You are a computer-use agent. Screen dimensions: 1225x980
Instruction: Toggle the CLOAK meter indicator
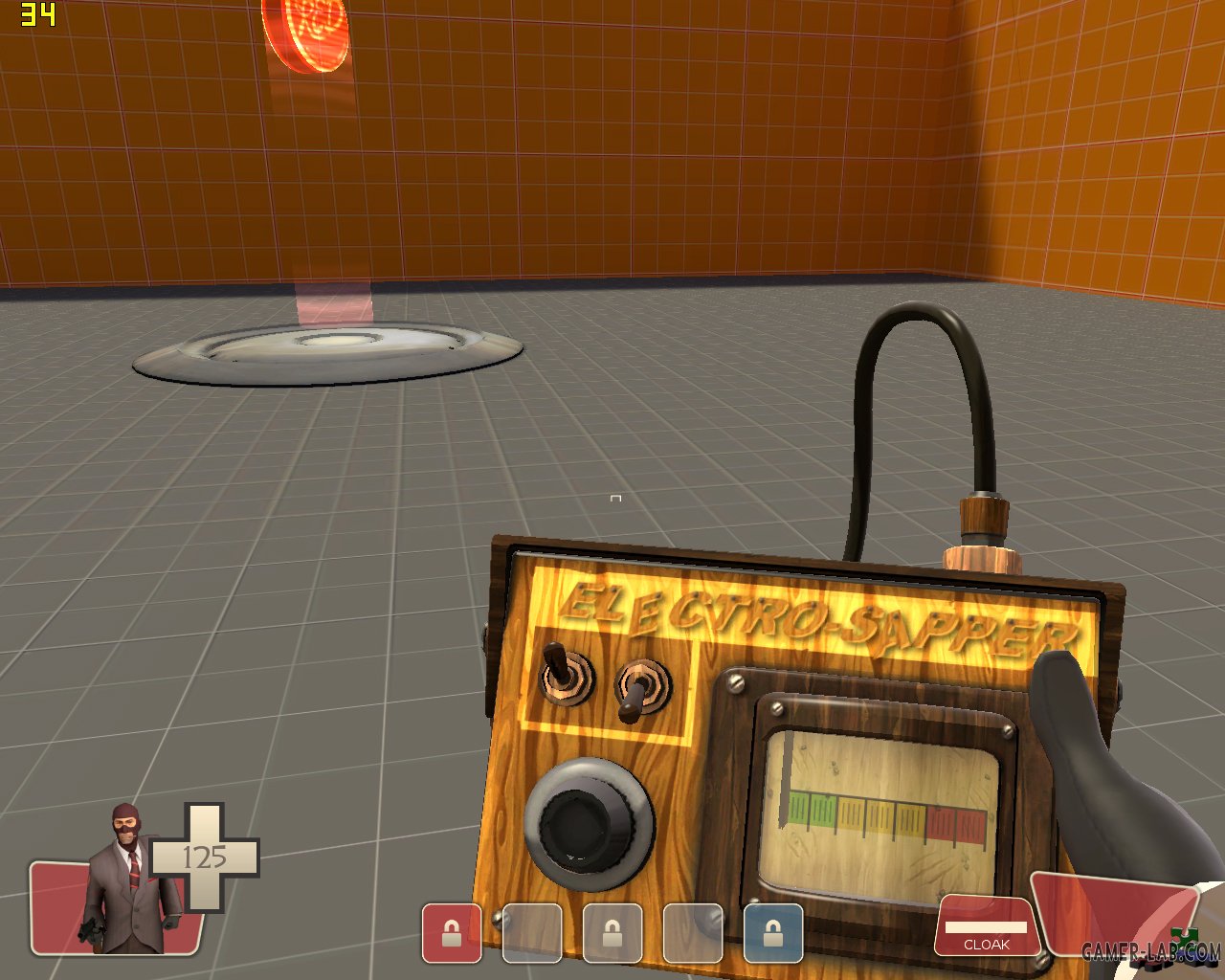(986, 928)
